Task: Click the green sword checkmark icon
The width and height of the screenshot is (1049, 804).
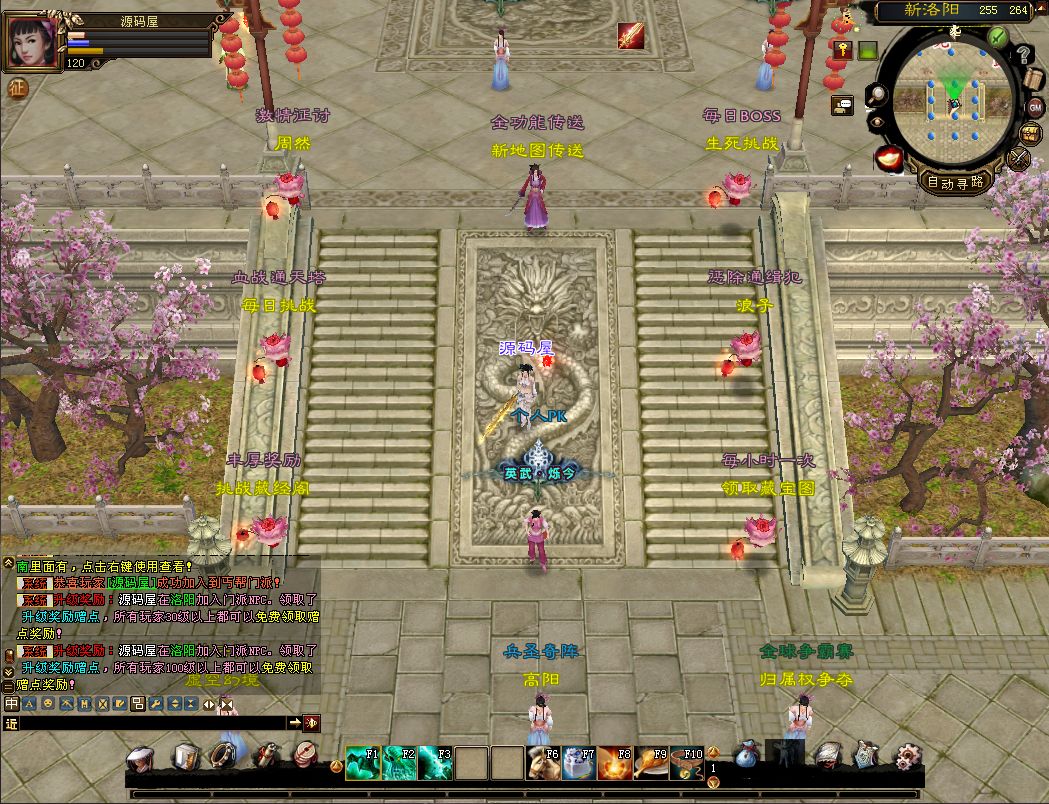Action: click(x=997, y=37)
